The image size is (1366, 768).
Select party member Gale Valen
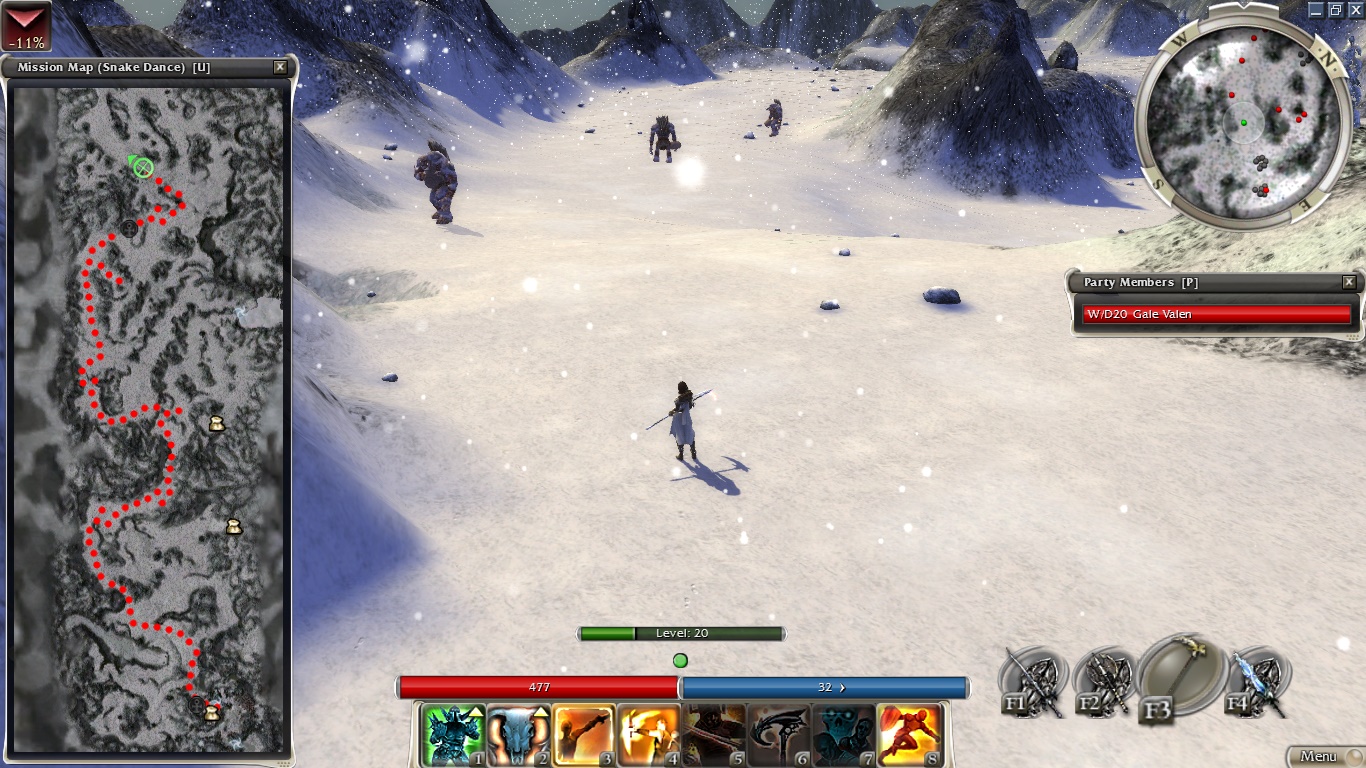[x=1216, y=314]
